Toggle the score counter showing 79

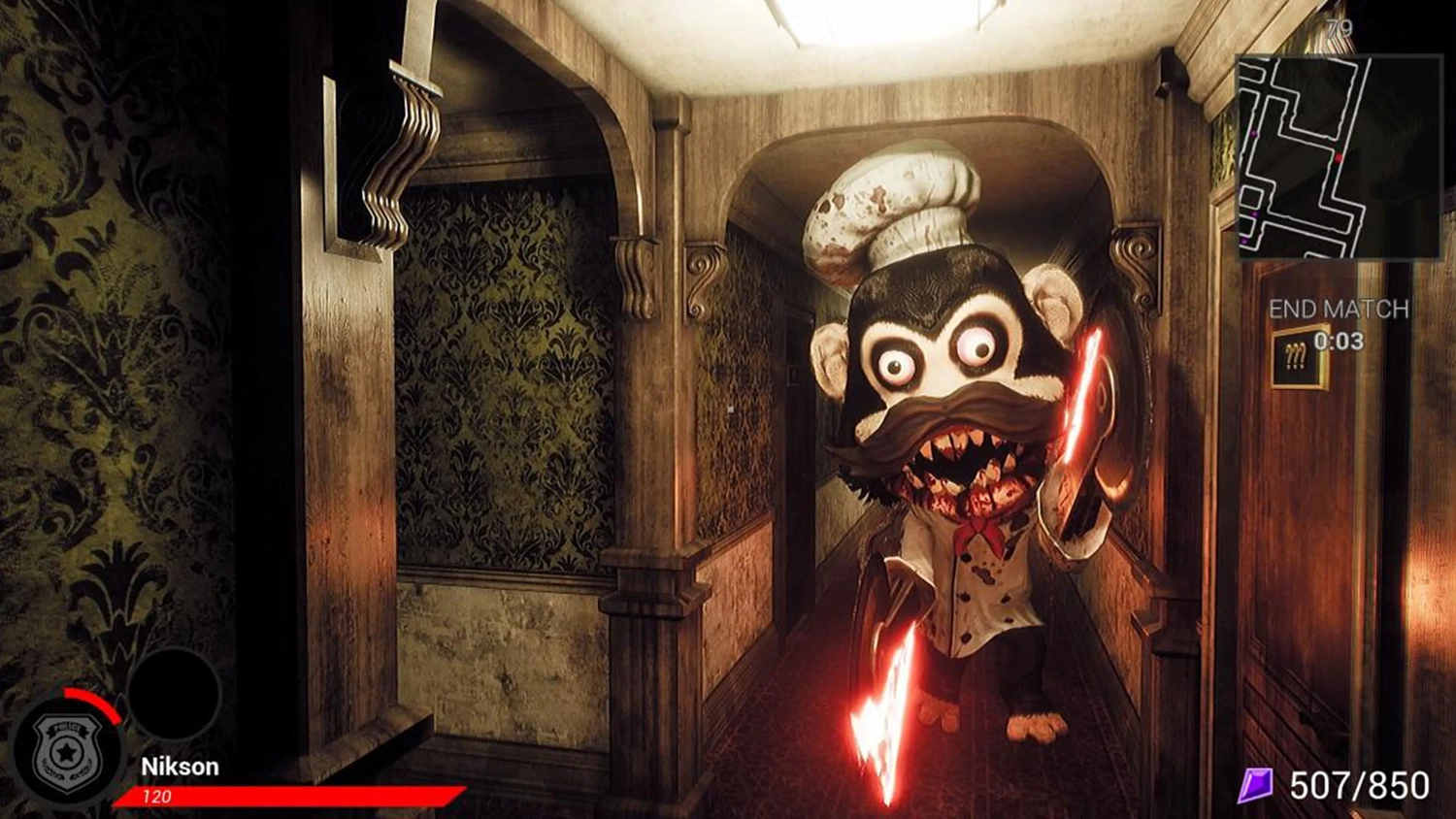(x=1340, y=26)
